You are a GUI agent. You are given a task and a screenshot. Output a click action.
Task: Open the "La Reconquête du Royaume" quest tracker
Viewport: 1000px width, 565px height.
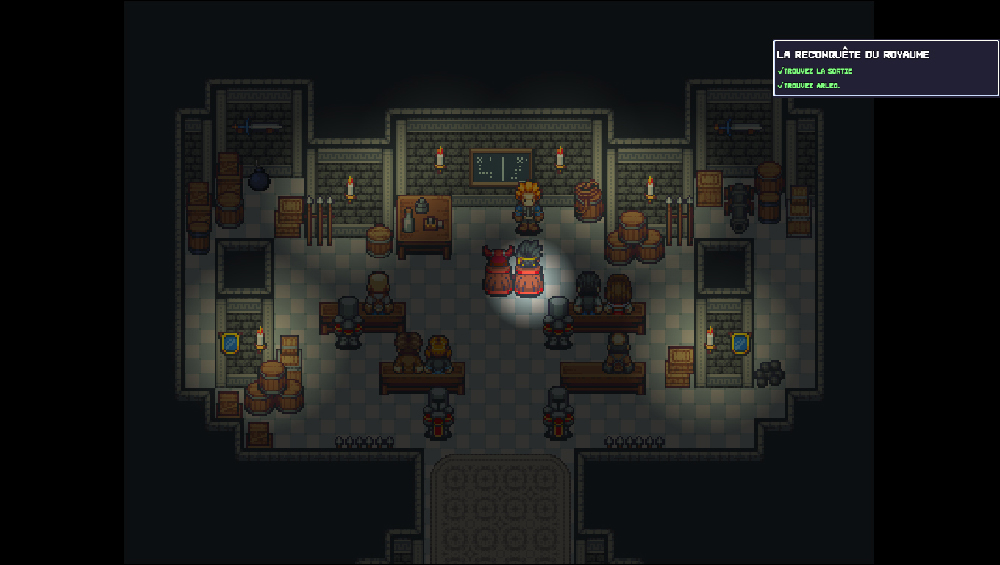(853, 54)
